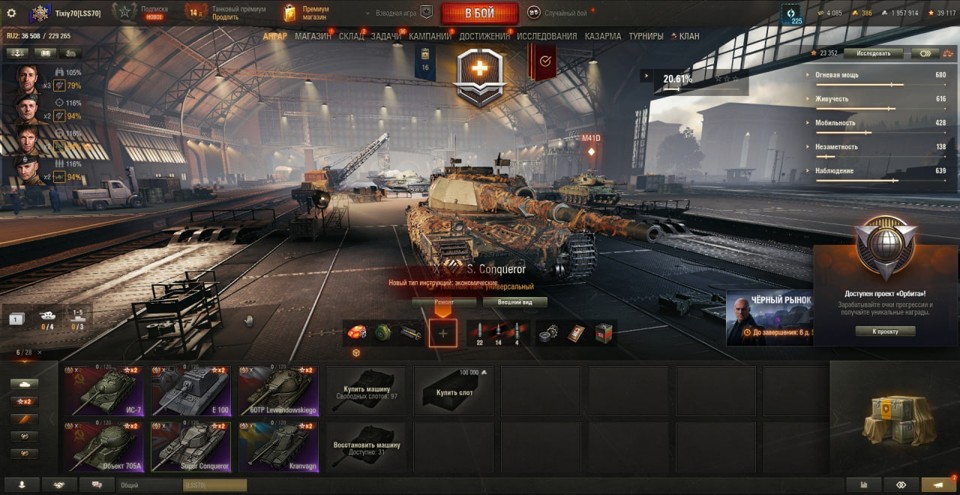Open the КЛАН tab
960x495 pixels.
coord(689,36)
